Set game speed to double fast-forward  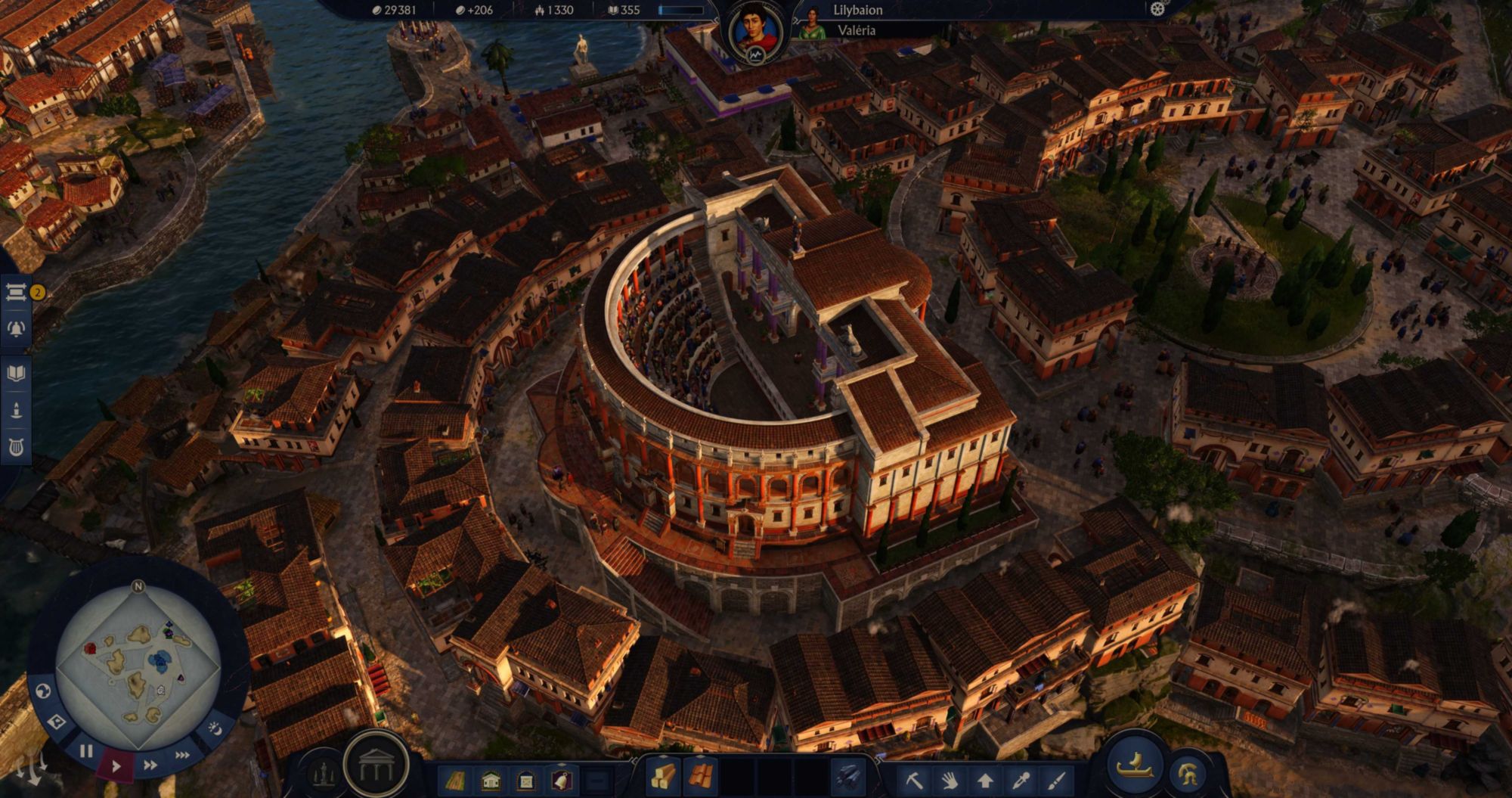pos(150,765)
